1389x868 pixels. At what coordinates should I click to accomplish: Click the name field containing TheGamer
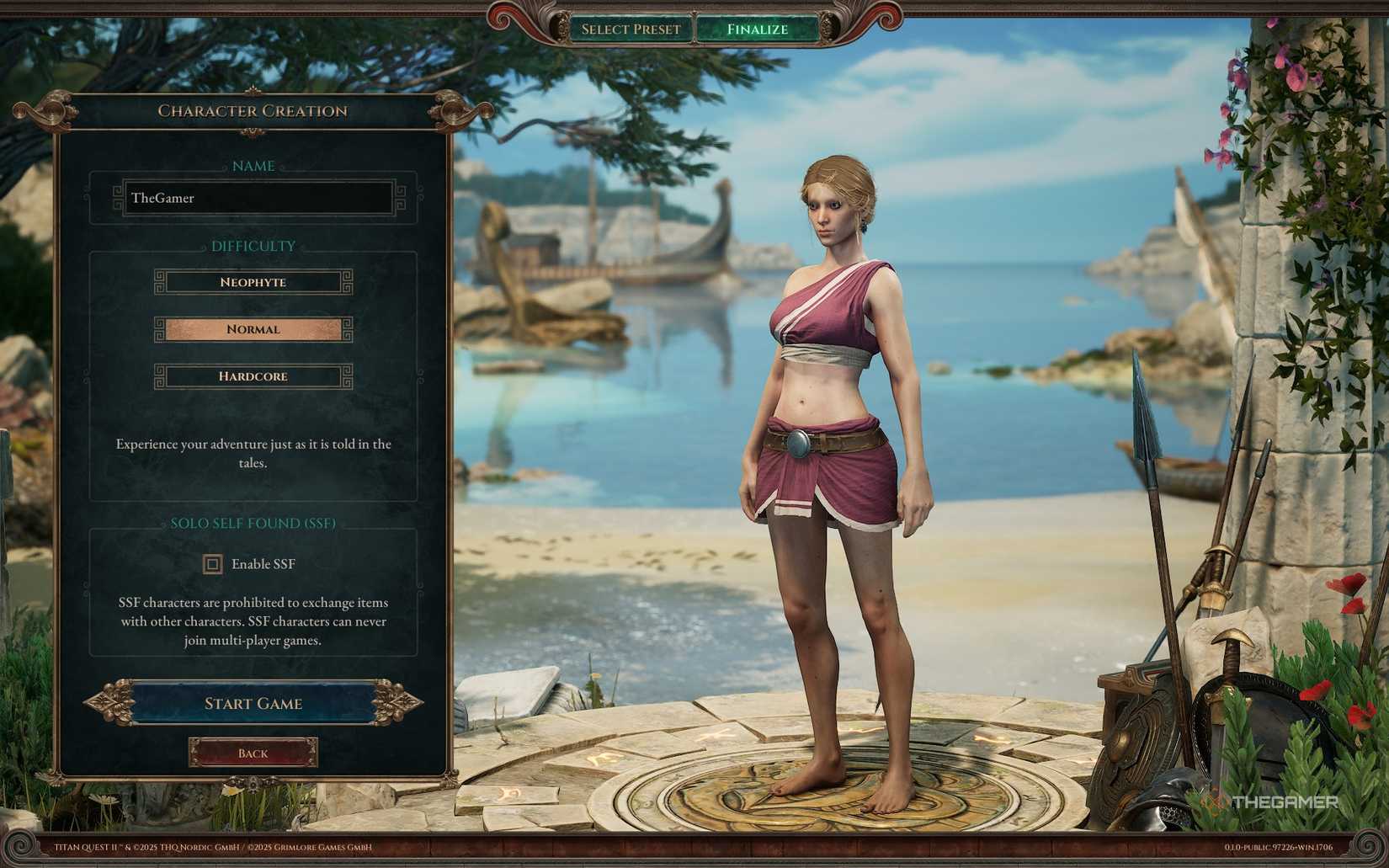(x=253, y=198)
